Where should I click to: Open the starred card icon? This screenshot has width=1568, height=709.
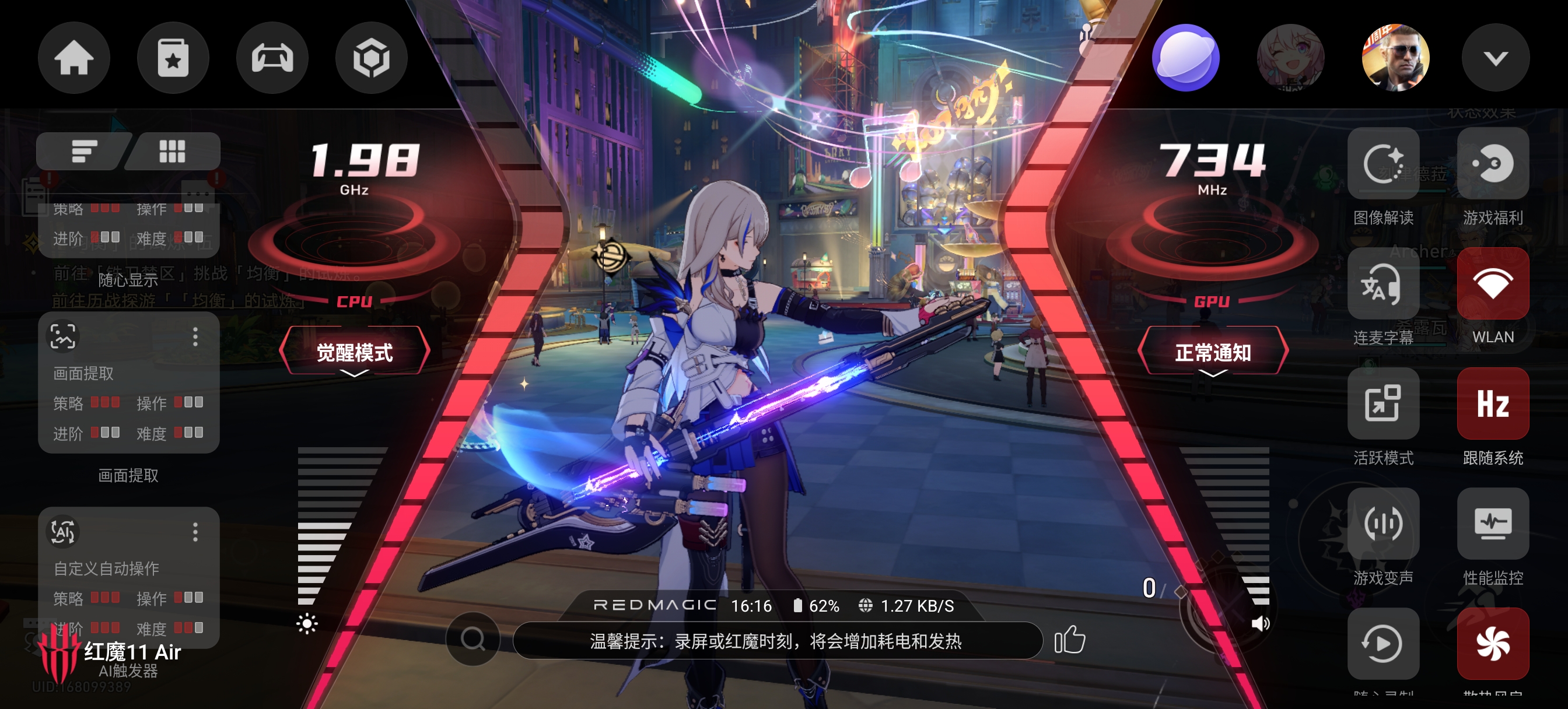coord(173,58)
